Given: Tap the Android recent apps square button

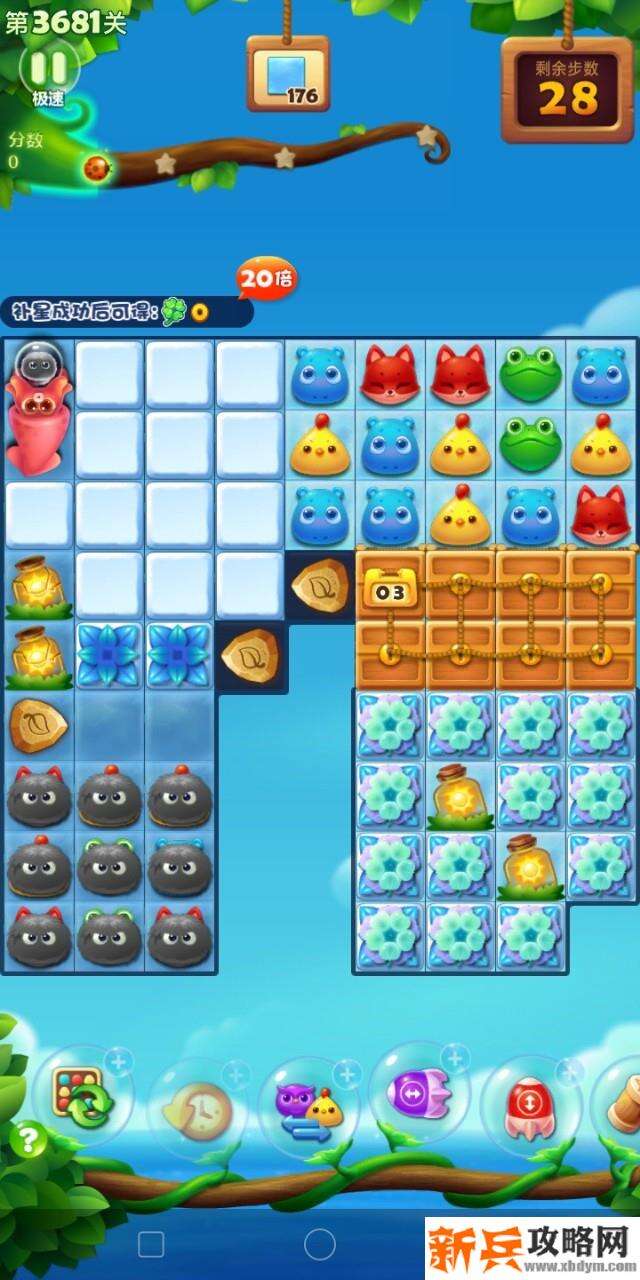Looking at the screenshot, I should click(151, 1244).
